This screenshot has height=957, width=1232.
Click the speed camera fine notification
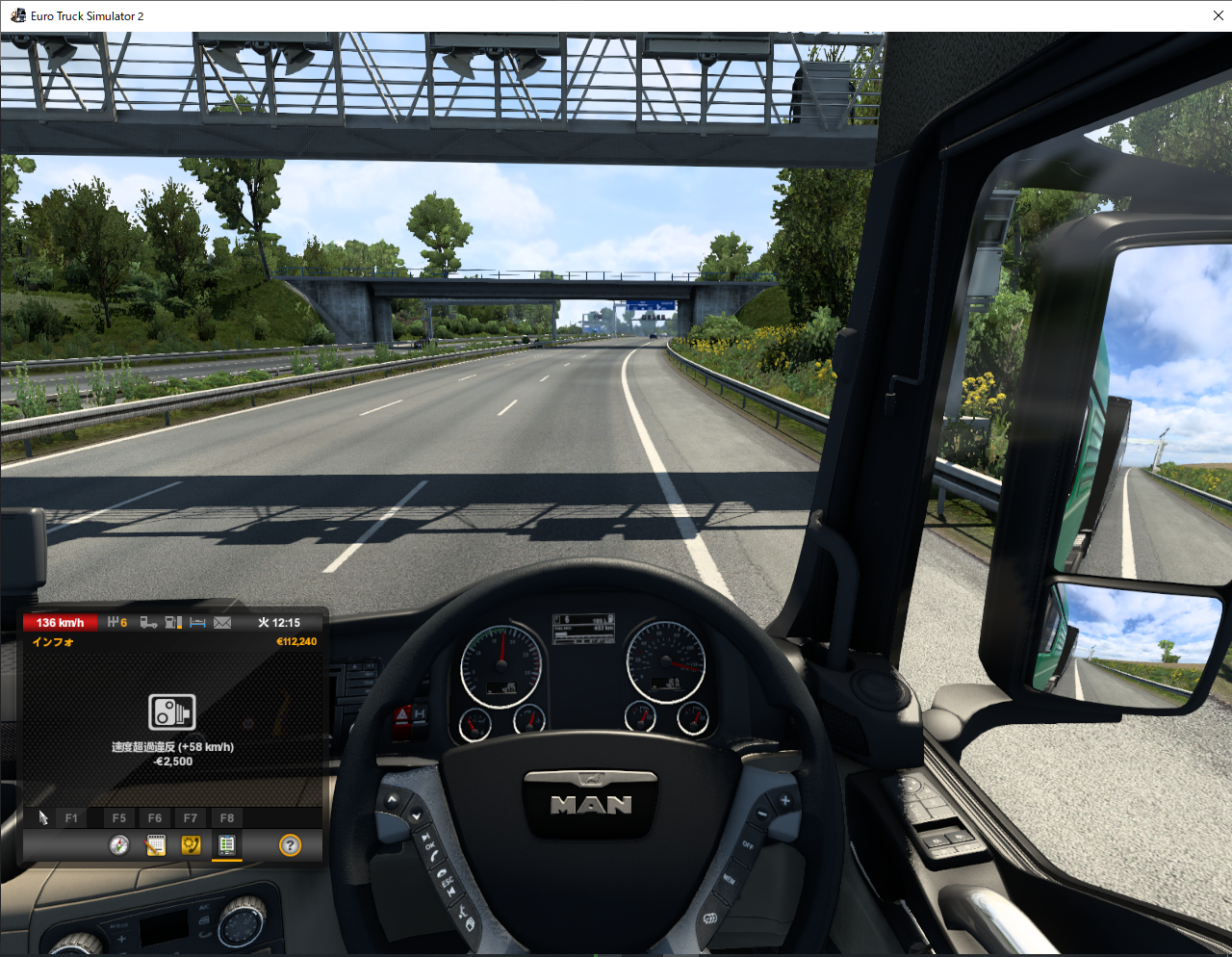pos(172,713)
